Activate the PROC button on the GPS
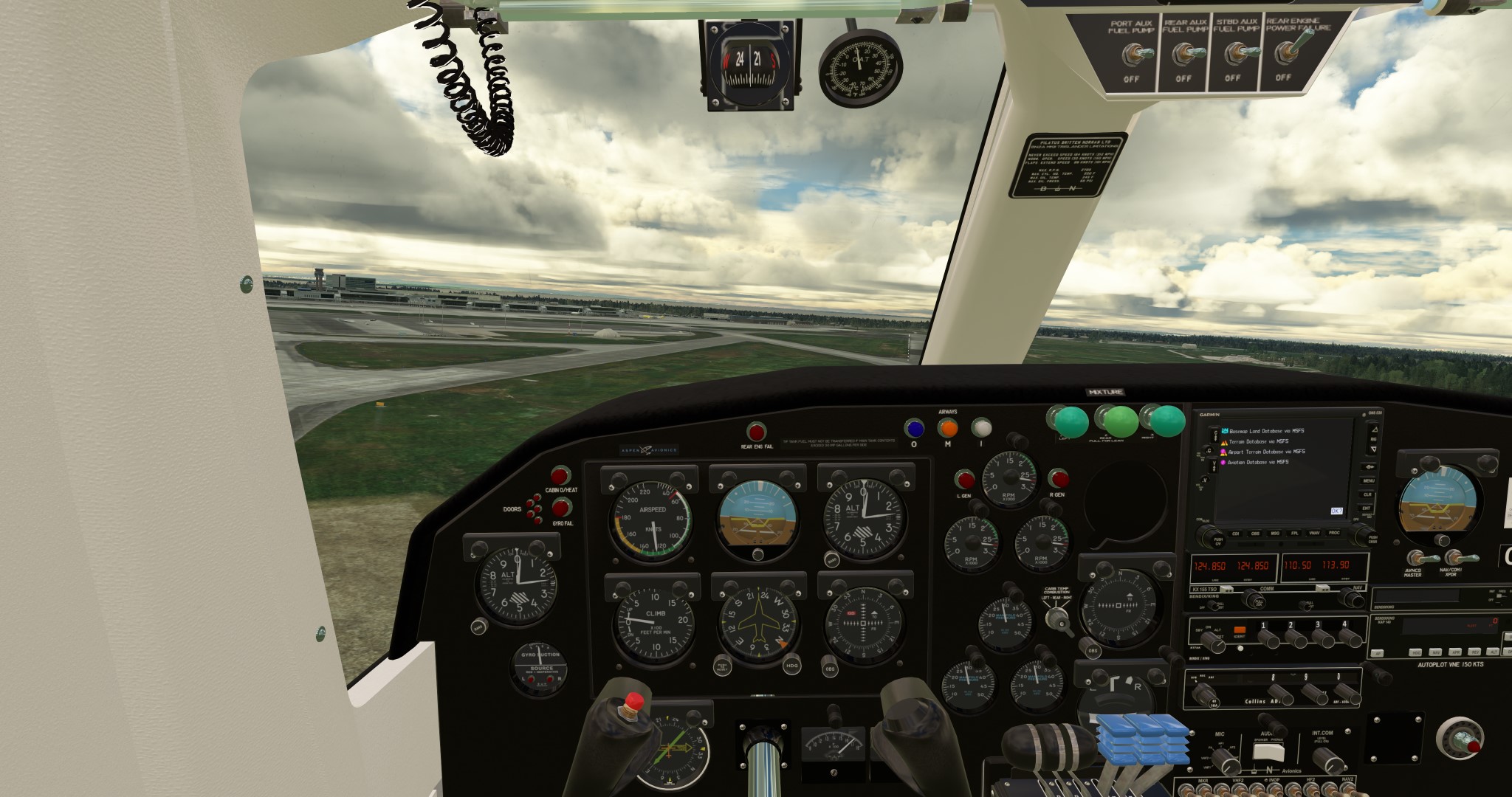 point(1334,533)
